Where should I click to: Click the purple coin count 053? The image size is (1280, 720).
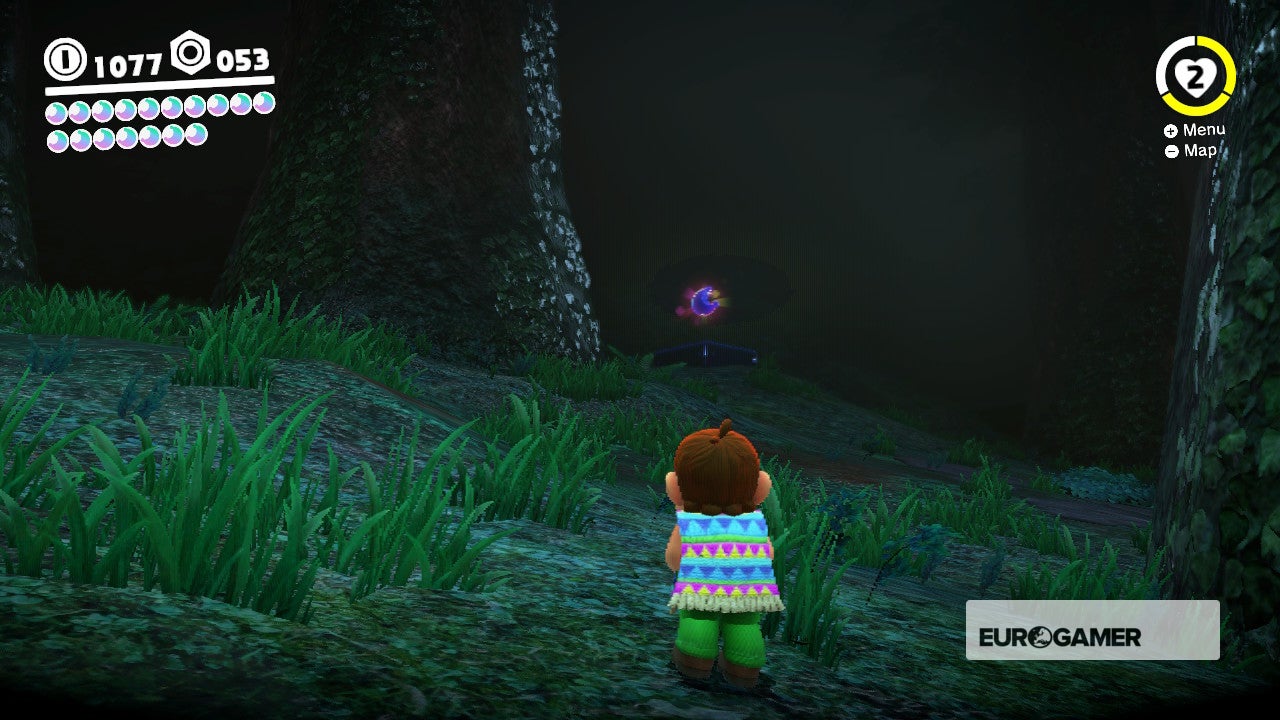tap(242, 60)
